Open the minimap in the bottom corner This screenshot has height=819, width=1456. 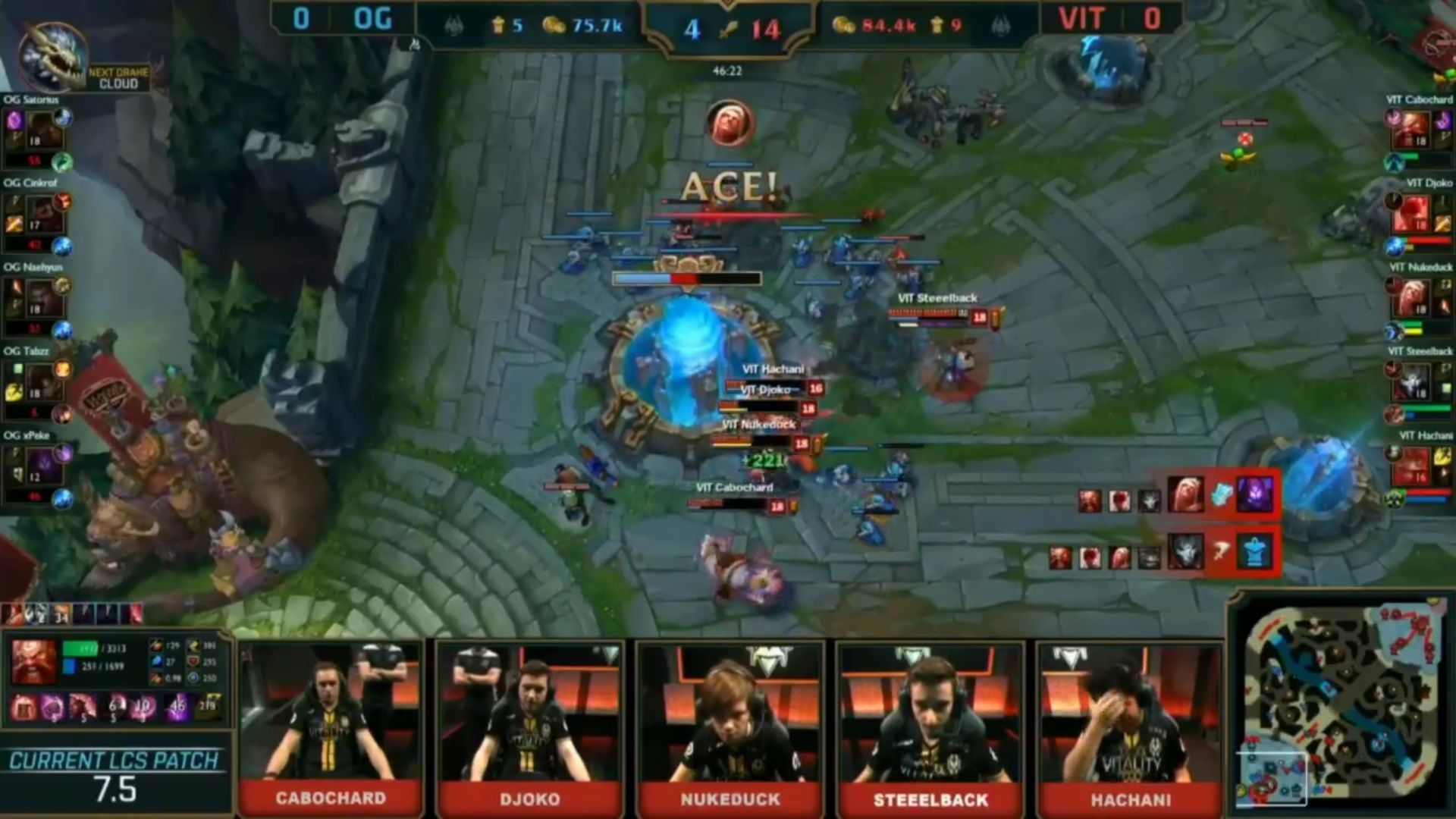(x=1344, y=705)
